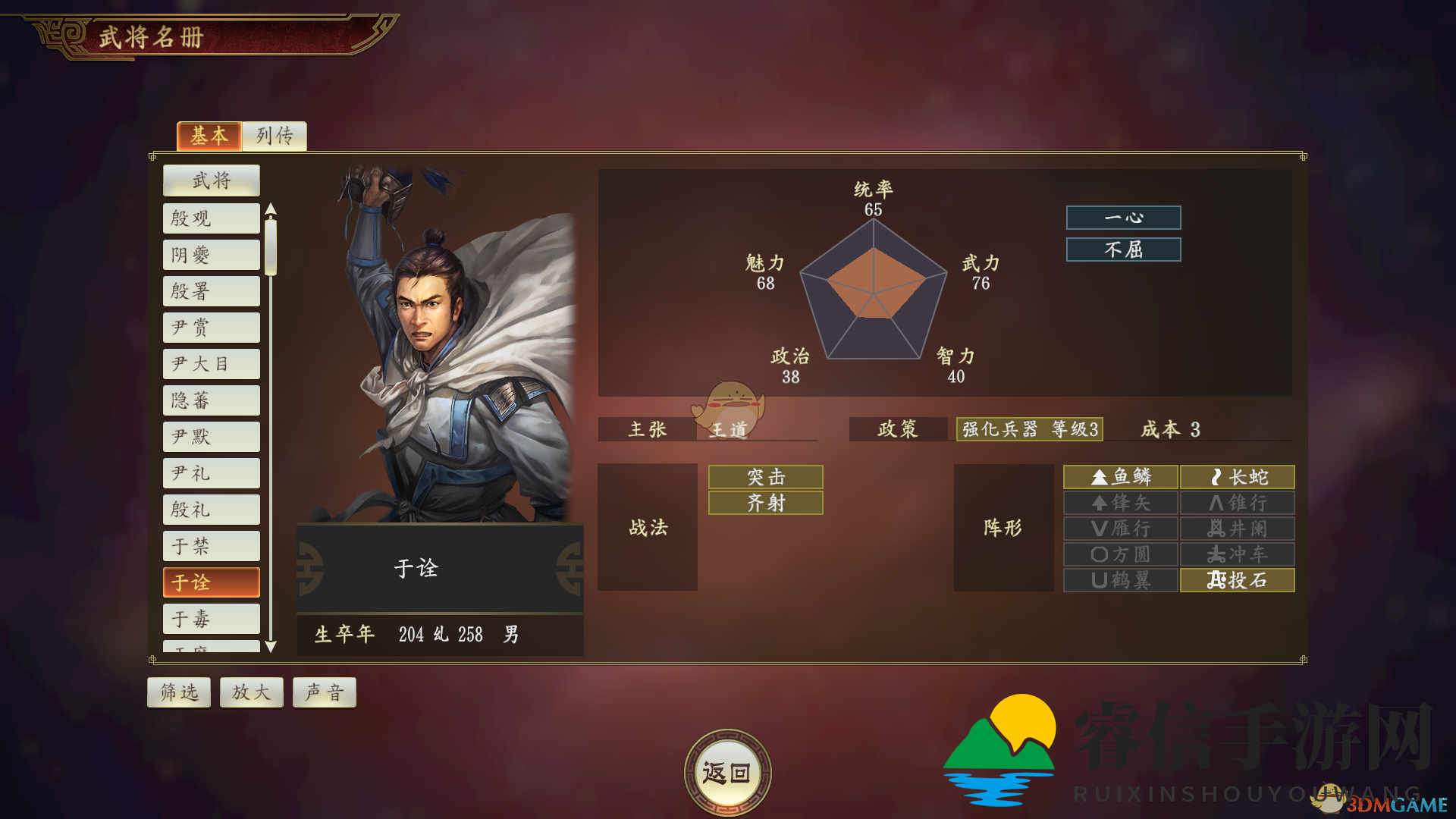
Task: Click the roster list scrollbar down arrow
Action: 270,647
